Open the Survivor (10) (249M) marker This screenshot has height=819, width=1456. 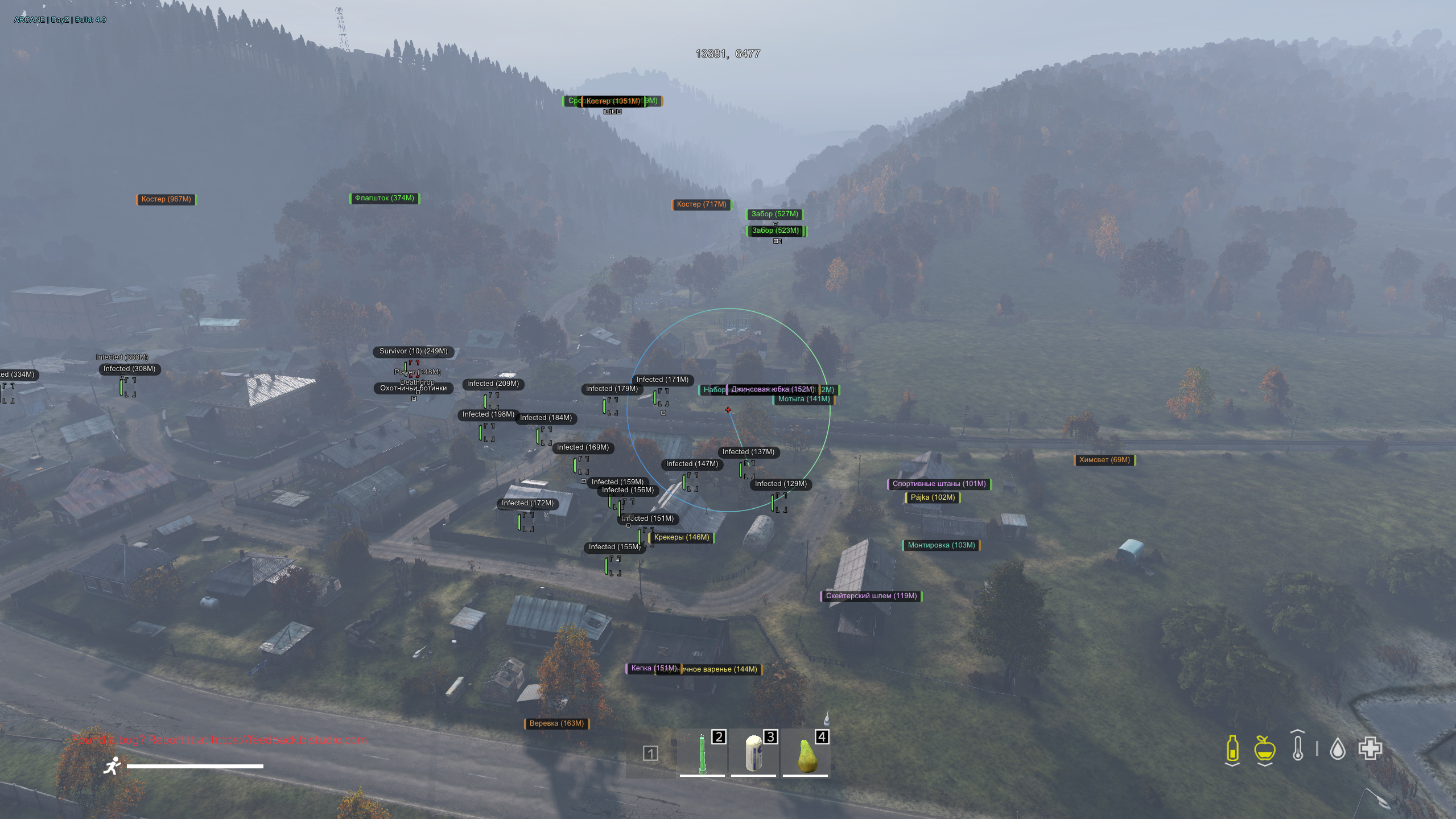tap(414, 351)
